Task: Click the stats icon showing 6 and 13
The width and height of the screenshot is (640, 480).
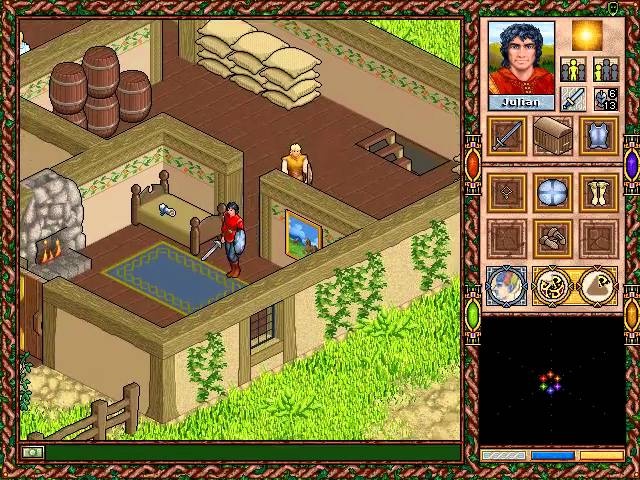Action: (606, 98)
